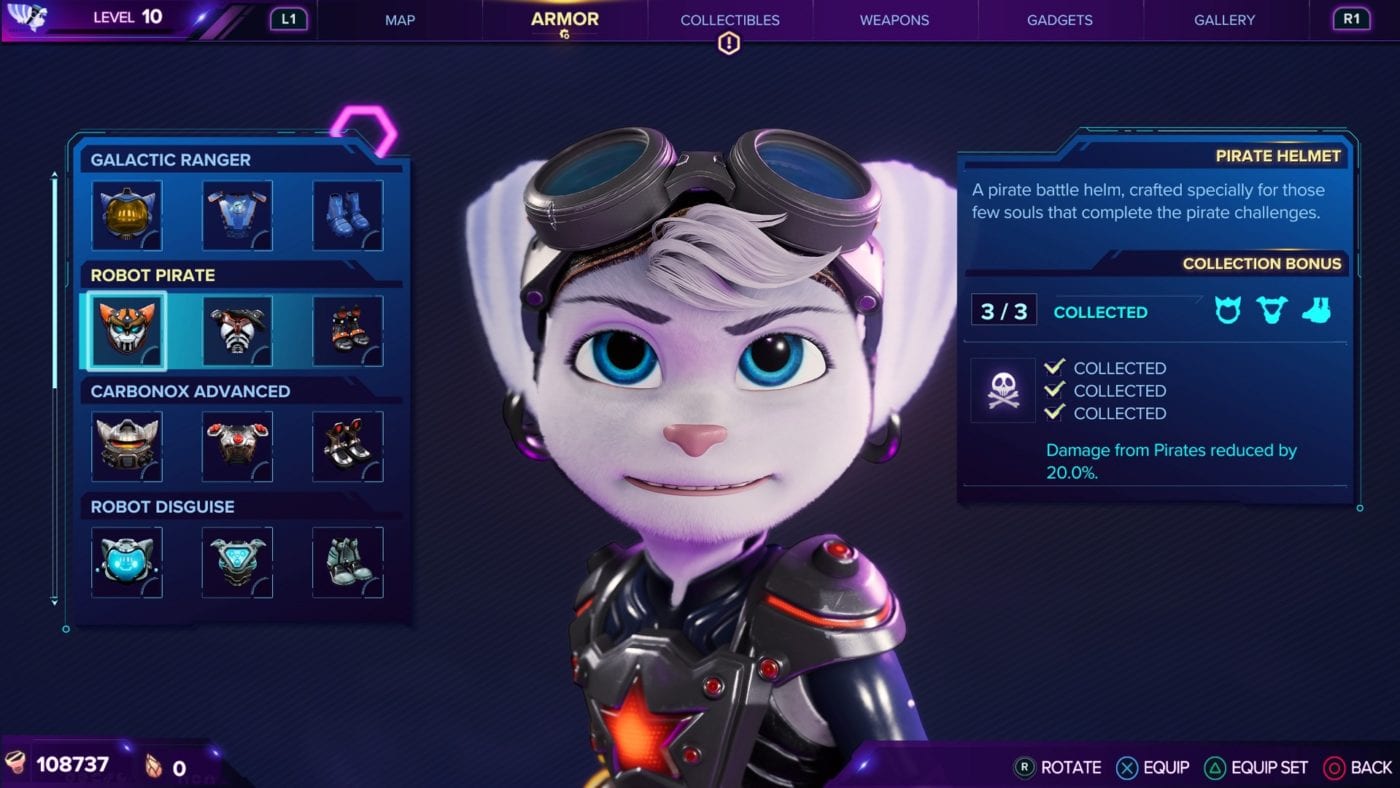Choose the Robot Pirate chest piece

click(x=237, y=330)
